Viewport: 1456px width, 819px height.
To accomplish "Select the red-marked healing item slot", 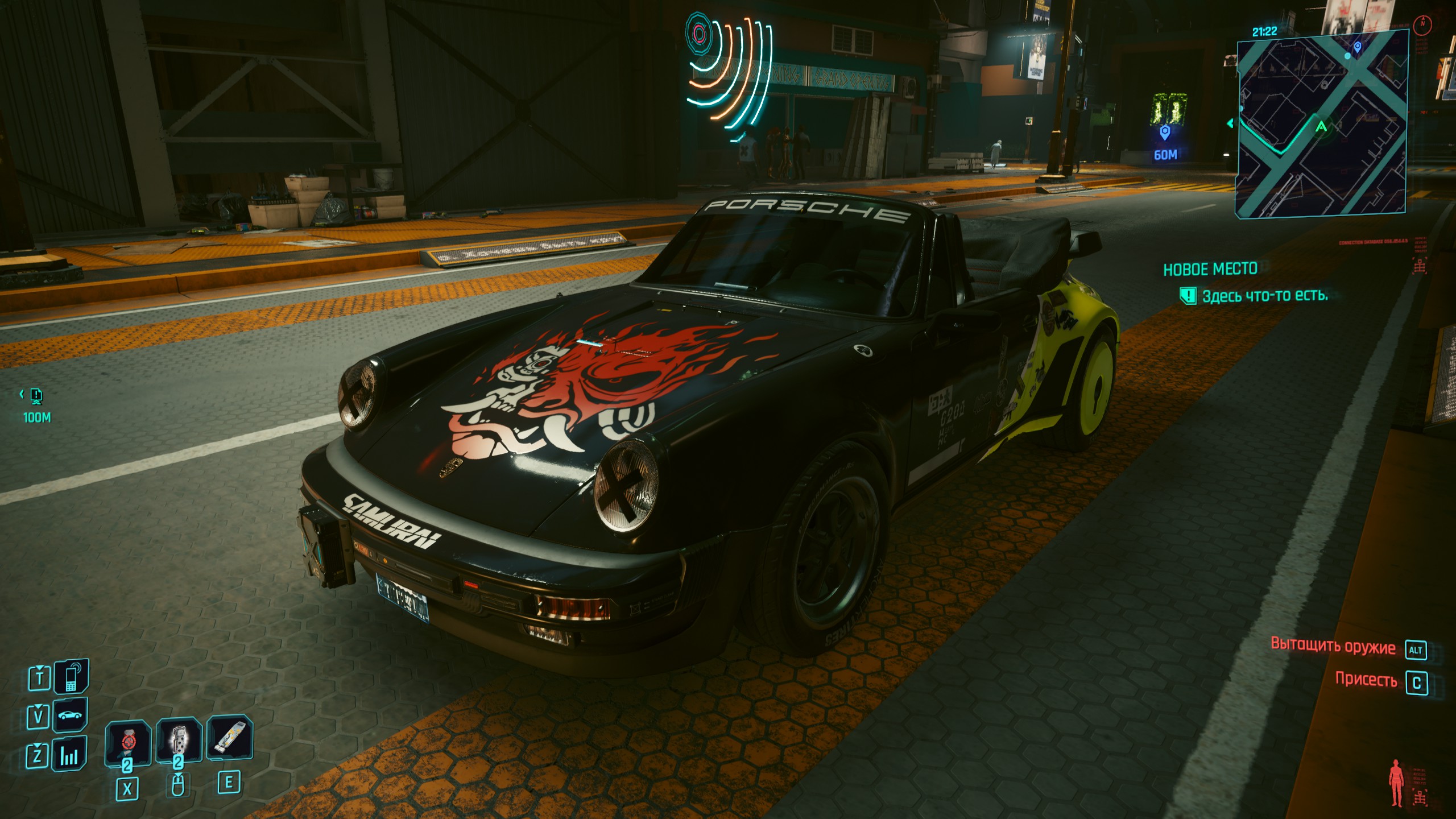I will pyautogui.click(x=127, y=742).
